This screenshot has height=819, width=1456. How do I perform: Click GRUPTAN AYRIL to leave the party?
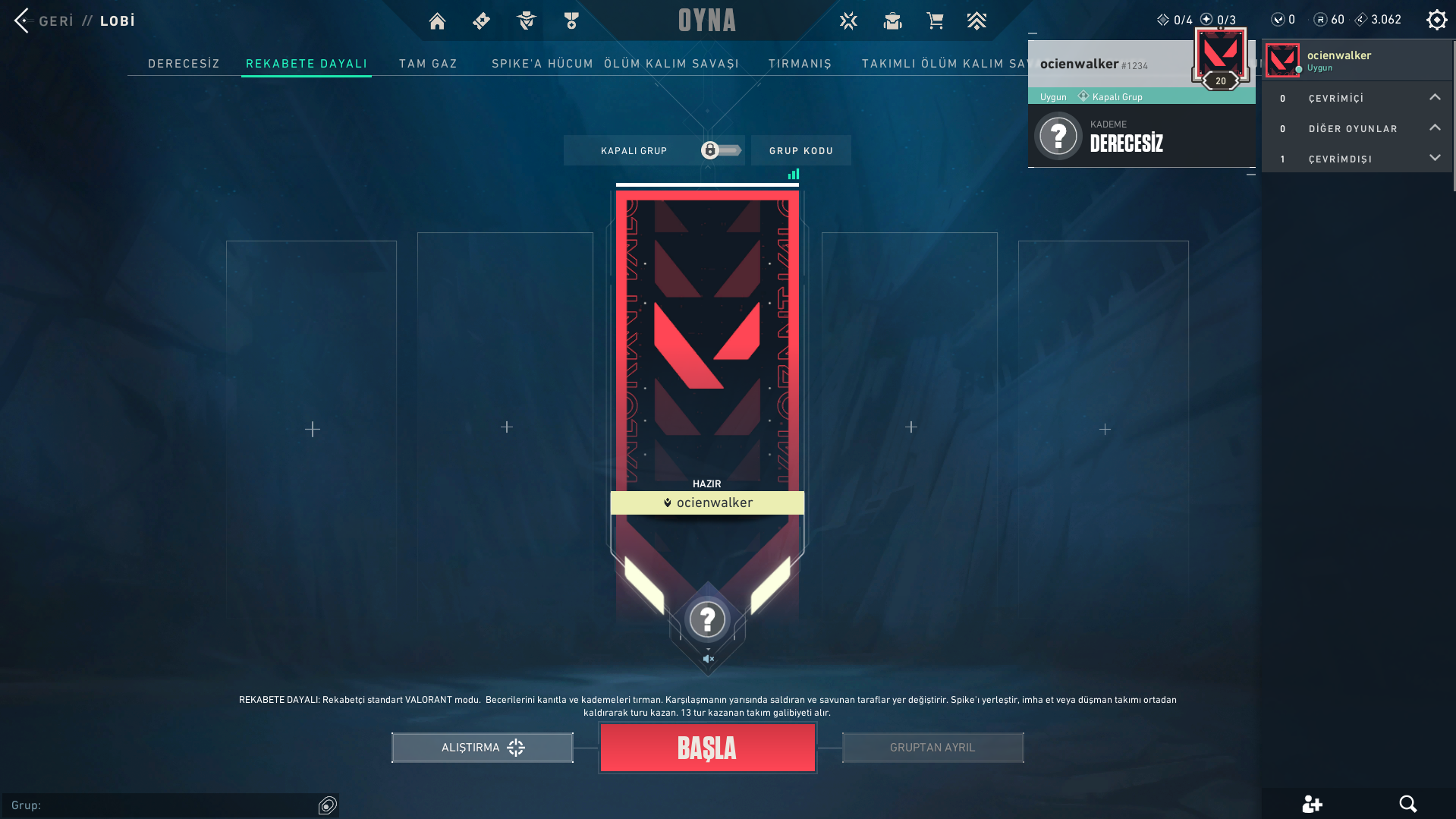click(x=932, y=747)
